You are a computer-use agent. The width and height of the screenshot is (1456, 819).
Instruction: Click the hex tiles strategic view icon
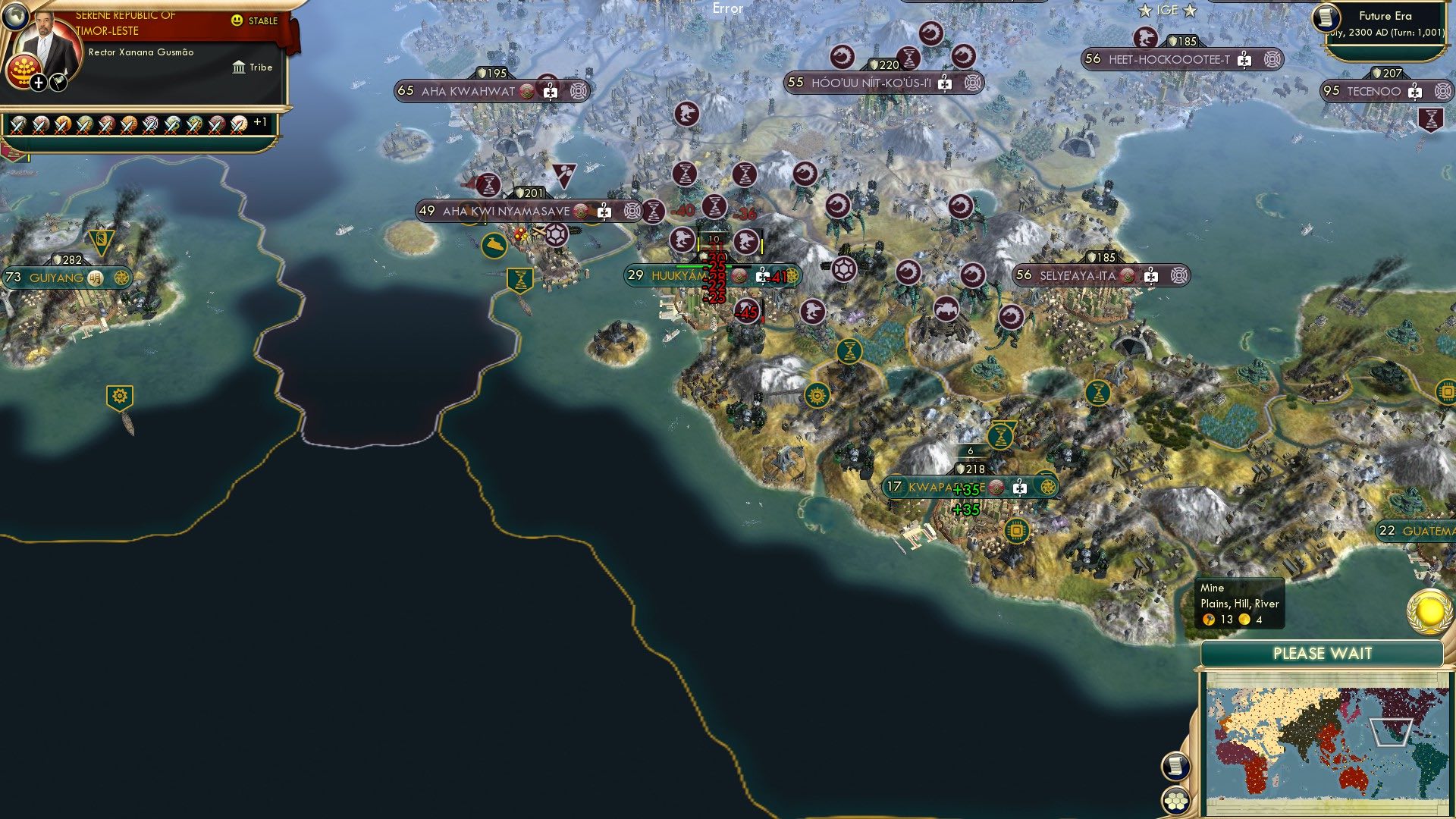pos(1175,799)
